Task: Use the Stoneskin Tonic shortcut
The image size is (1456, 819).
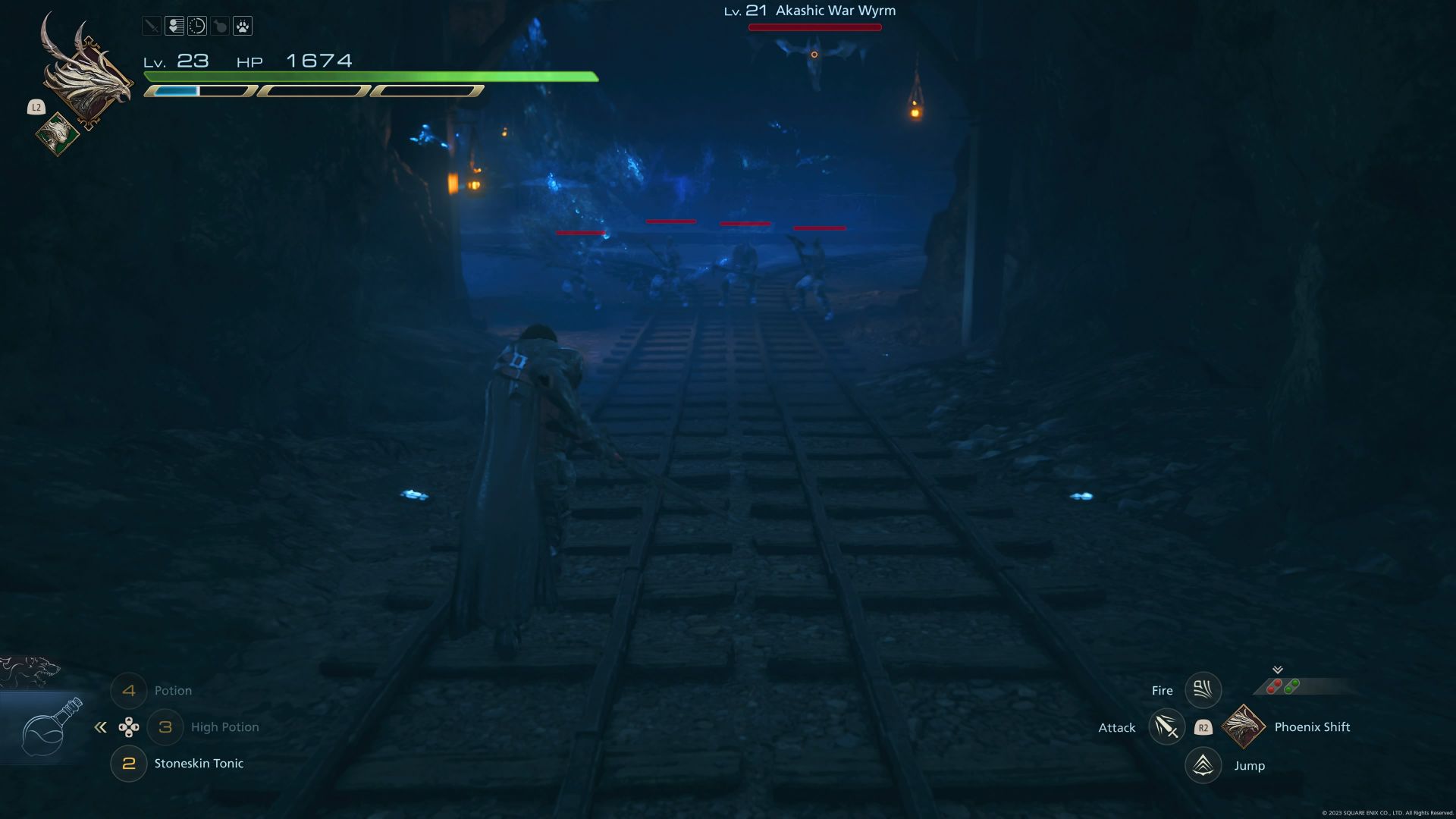Action: pos(199,764)
